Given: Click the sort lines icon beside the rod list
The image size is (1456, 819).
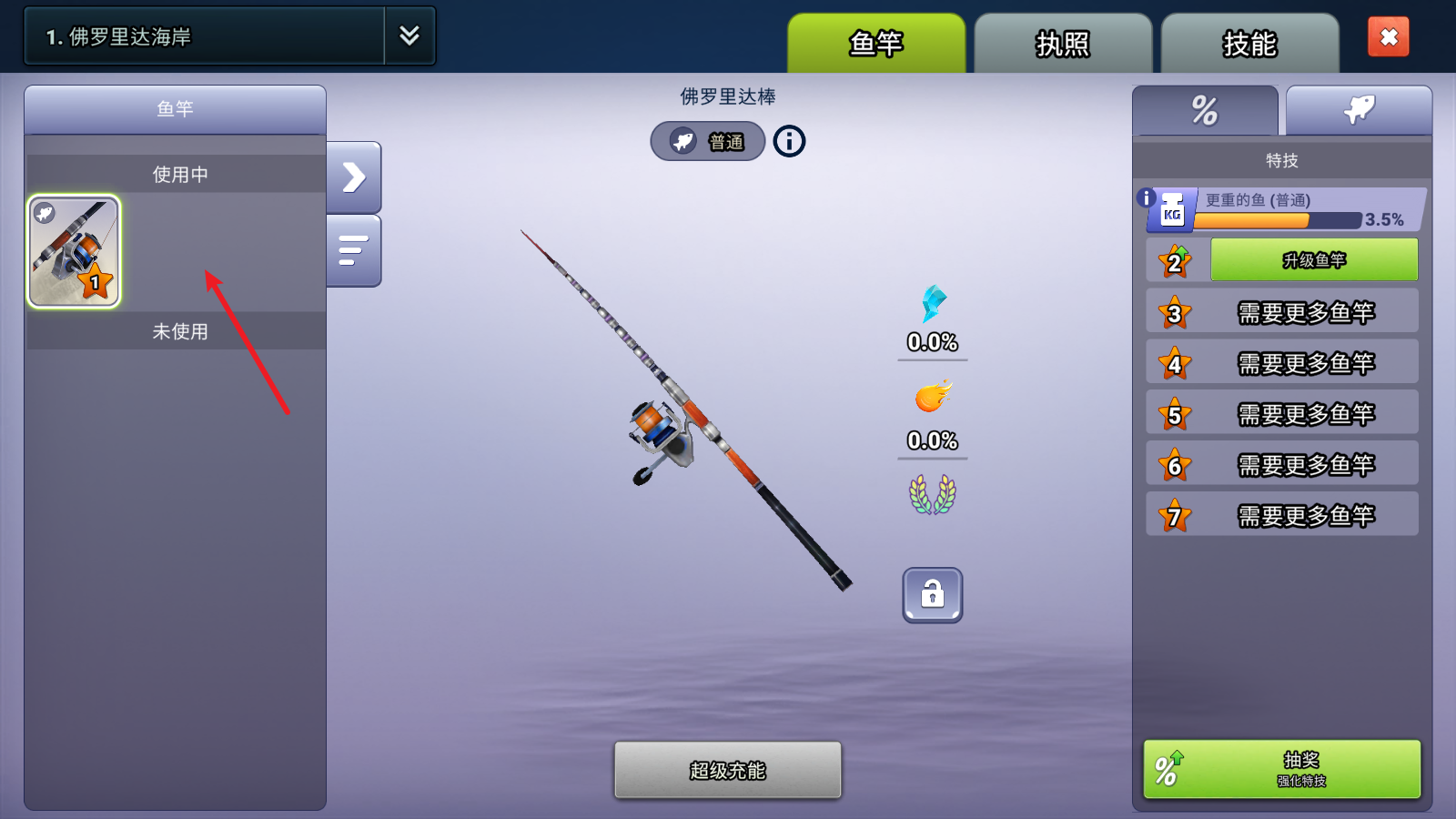Looking at the screenshot, I should coord(354,248).
